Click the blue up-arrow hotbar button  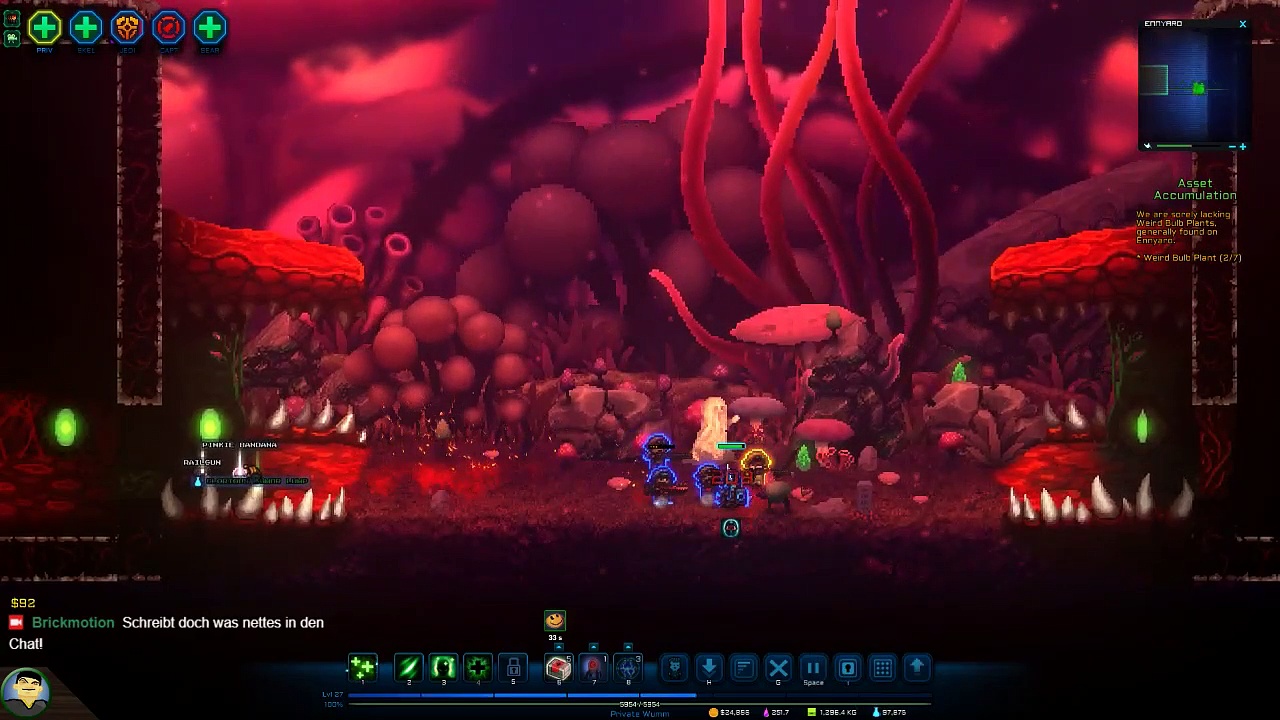click(916, 667)
